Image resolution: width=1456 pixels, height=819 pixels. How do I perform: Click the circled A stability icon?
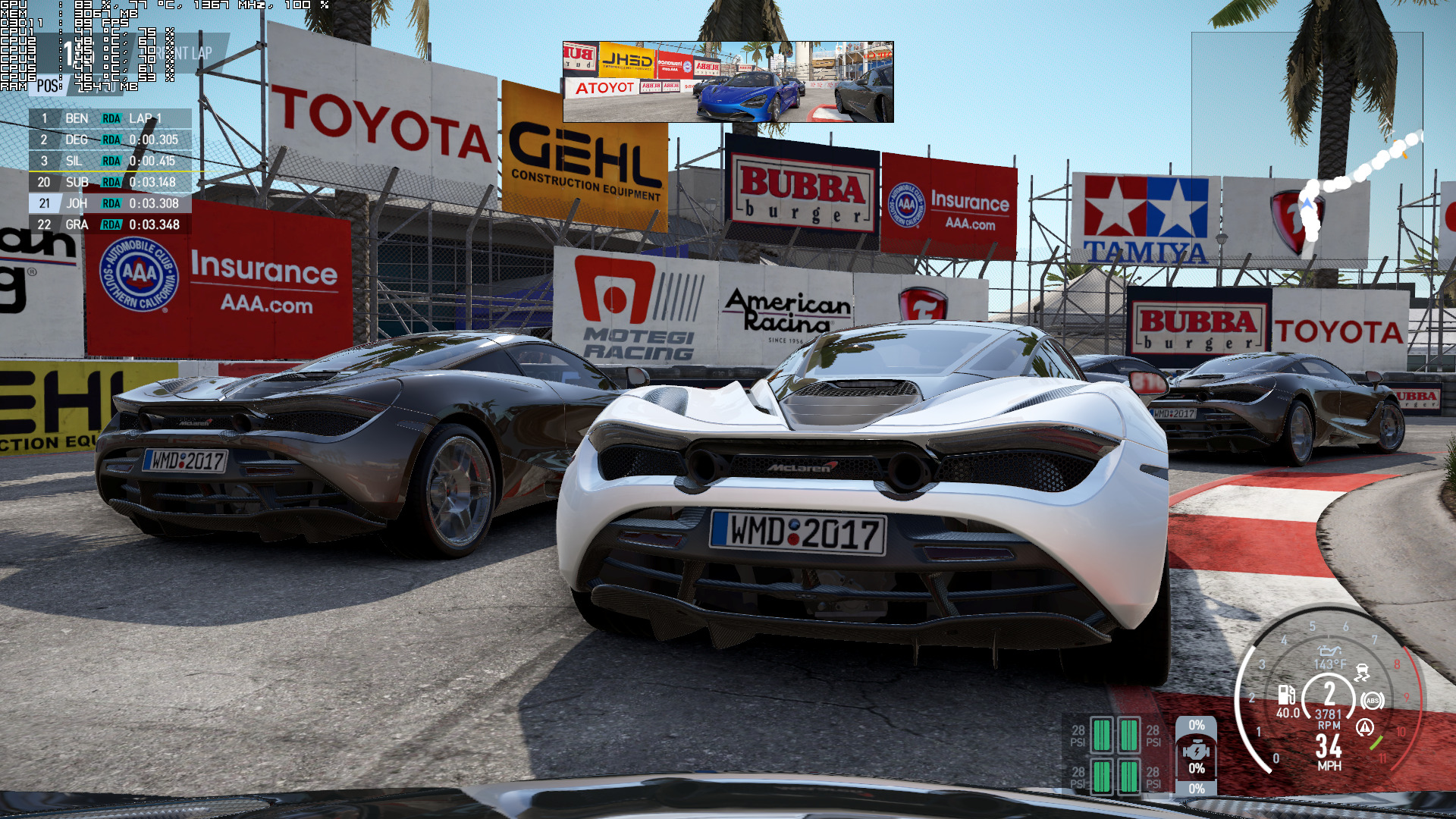point(1365,728)
